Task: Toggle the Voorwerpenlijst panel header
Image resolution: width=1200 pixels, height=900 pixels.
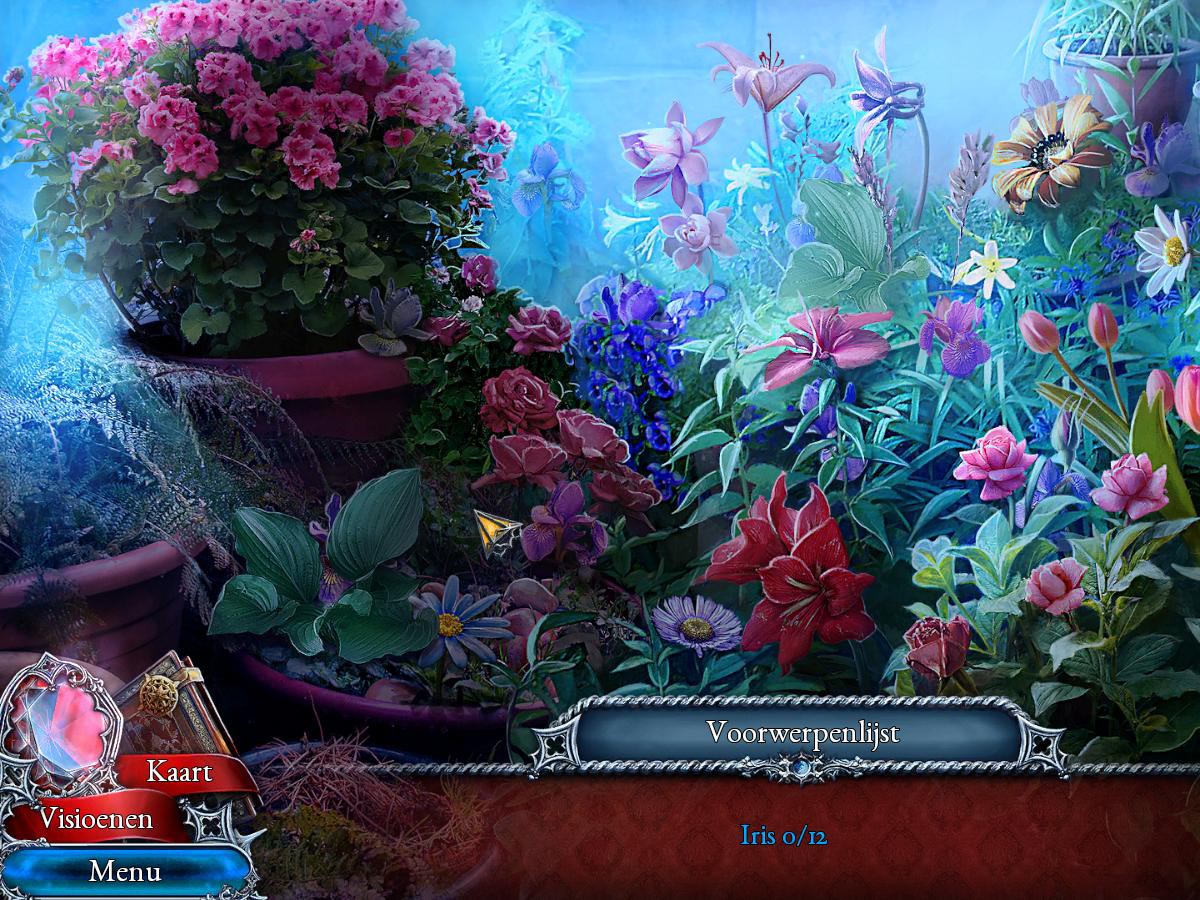Action: (x=802, y=733)
